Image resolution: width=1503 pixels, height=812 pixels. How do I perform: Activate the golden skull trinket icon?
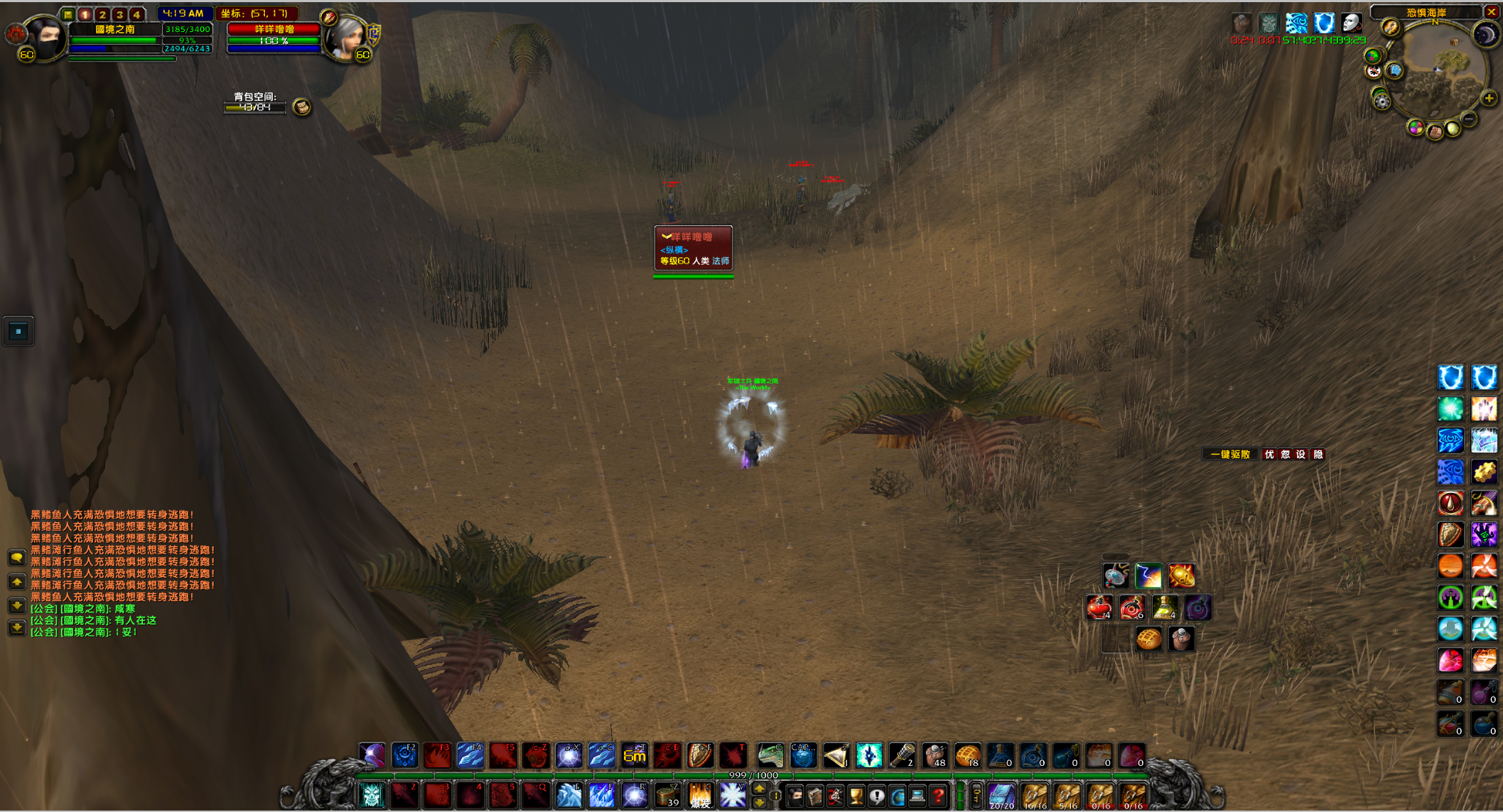point(1181,575)
